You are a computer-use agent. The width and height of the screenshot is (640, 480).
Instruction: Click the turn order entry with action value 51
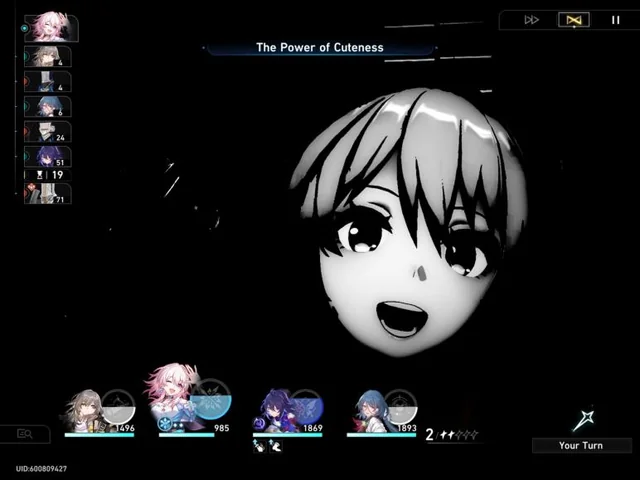click(x=48, y=157)
